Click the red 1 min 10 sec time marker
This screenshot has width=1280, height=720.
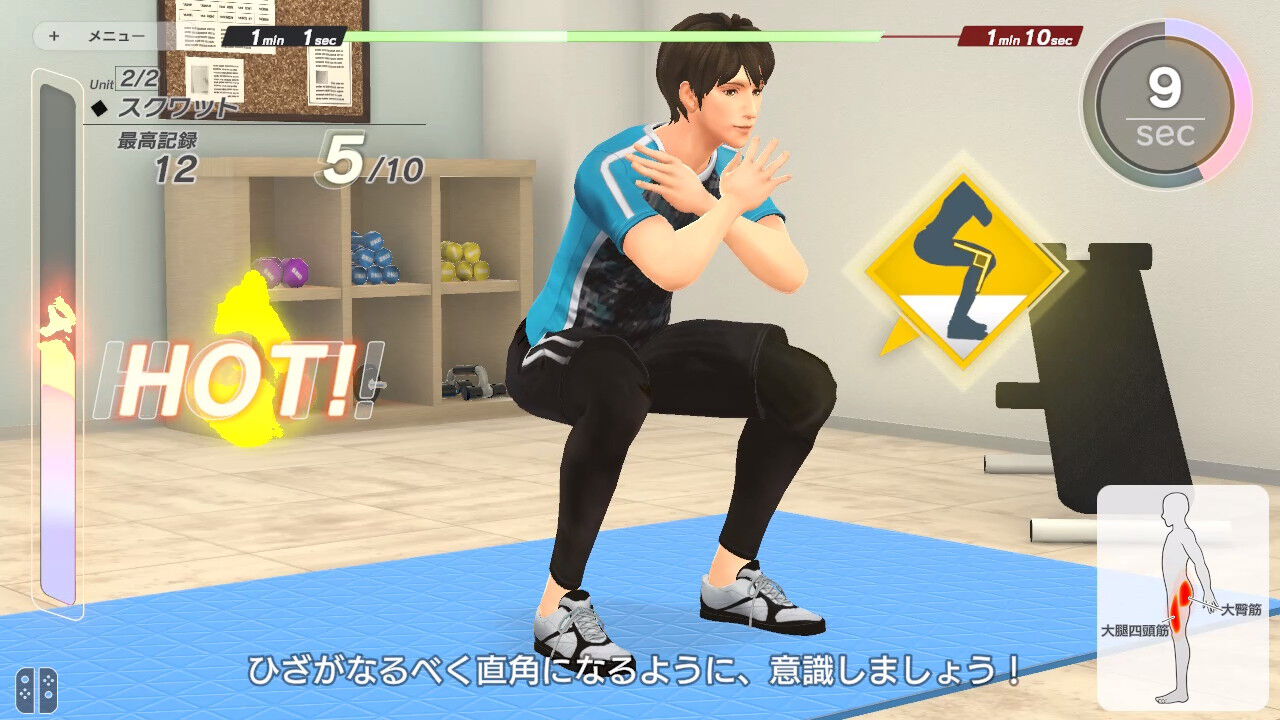1019,36
